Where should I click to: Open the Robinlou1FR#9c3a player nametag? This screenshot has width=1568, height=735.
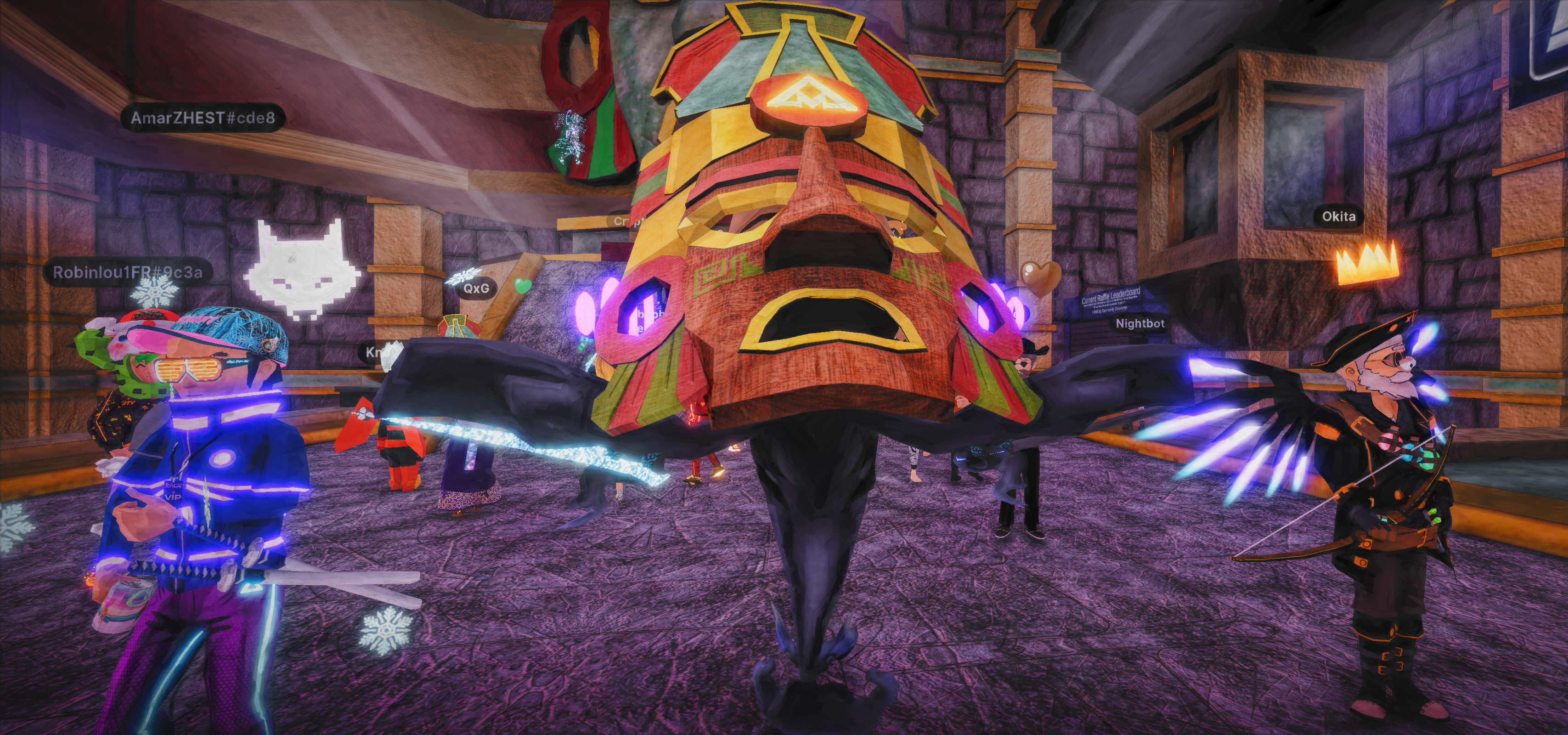[x=128, y=272]
